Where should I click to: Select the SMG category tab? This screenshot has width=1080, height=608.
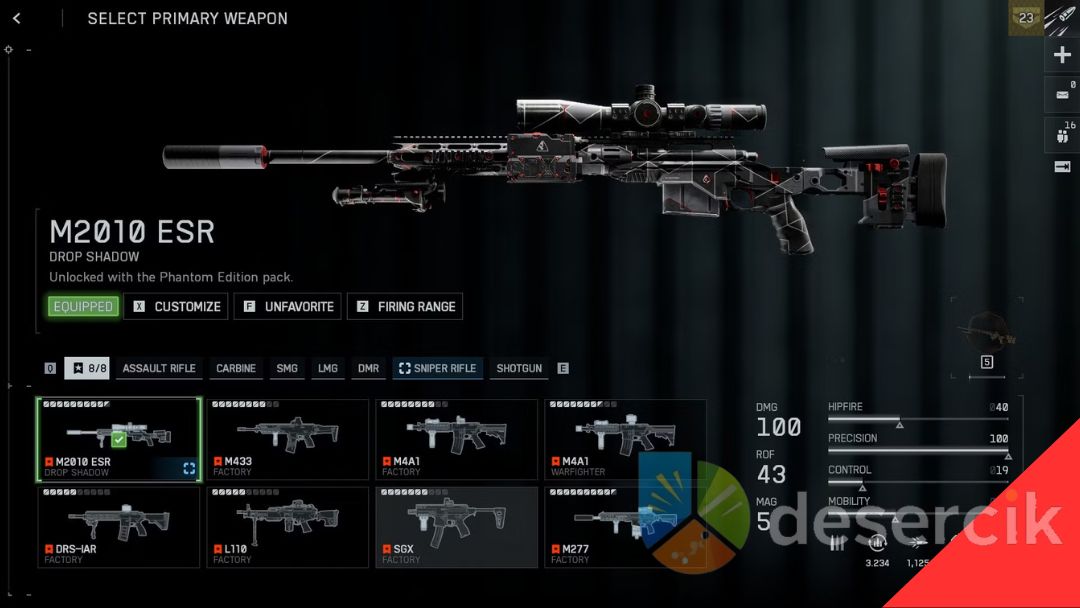[x=287, y=369]
